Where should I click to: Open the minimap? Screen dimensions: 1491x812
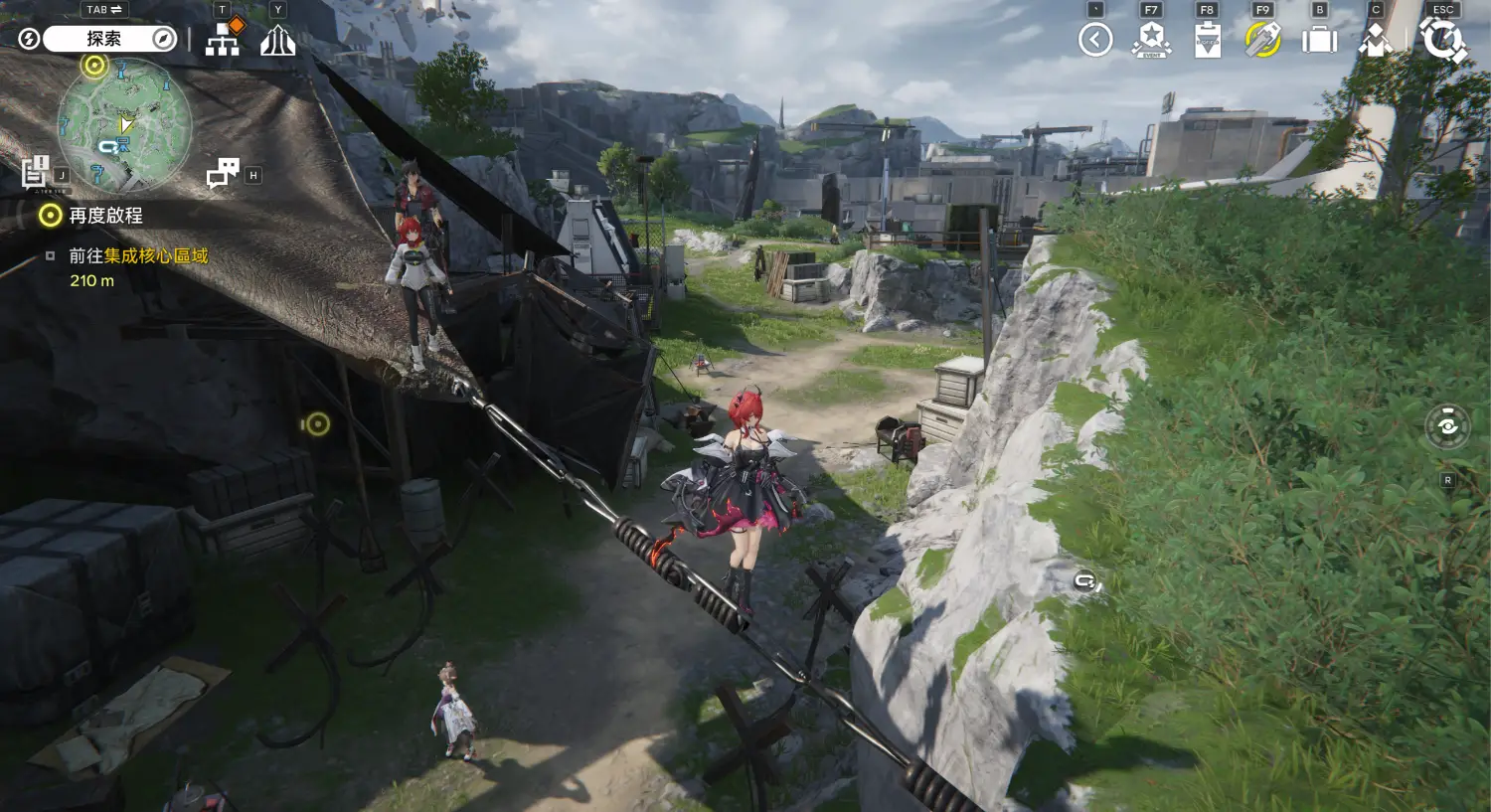click(x=124, y=124)
